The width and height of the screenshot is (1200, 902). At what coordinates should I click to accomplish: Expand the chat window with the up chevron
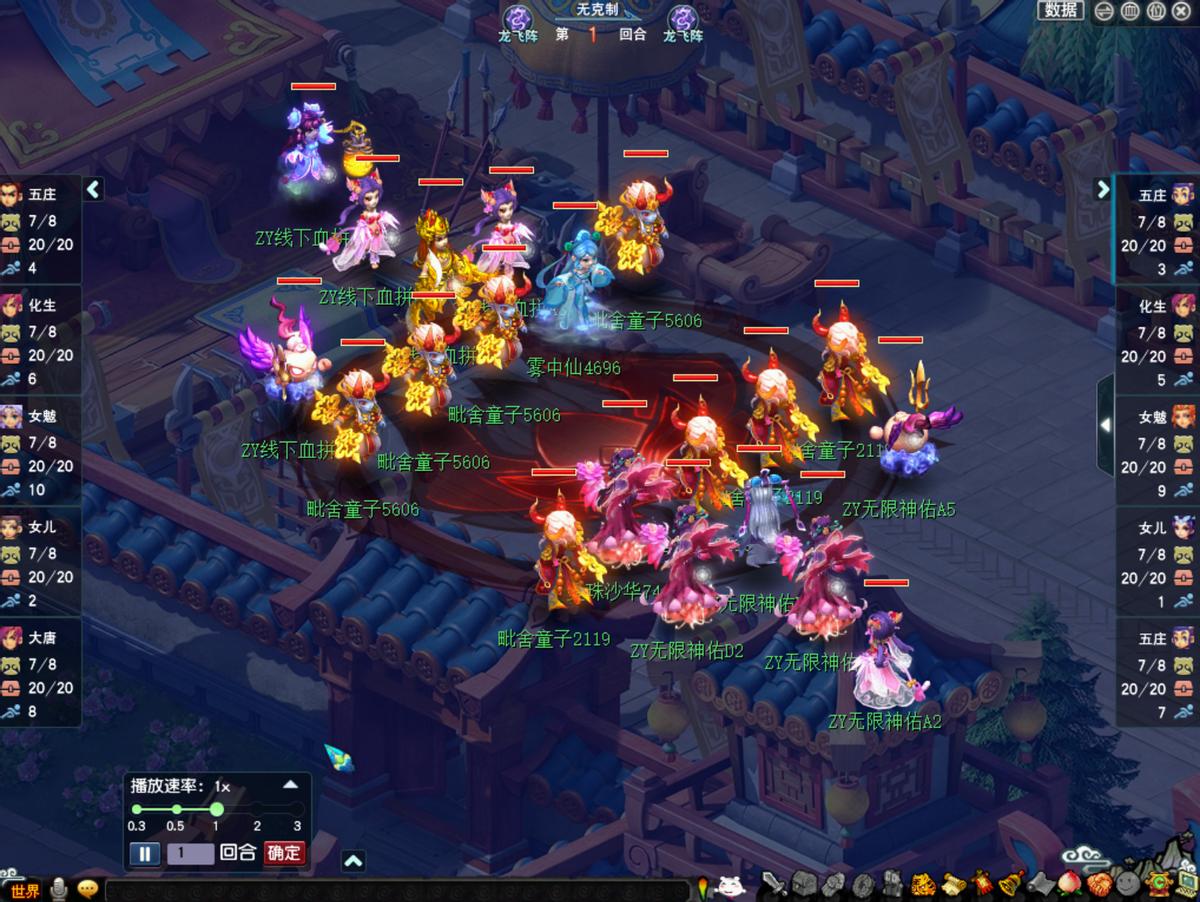[x=353, y=861]
